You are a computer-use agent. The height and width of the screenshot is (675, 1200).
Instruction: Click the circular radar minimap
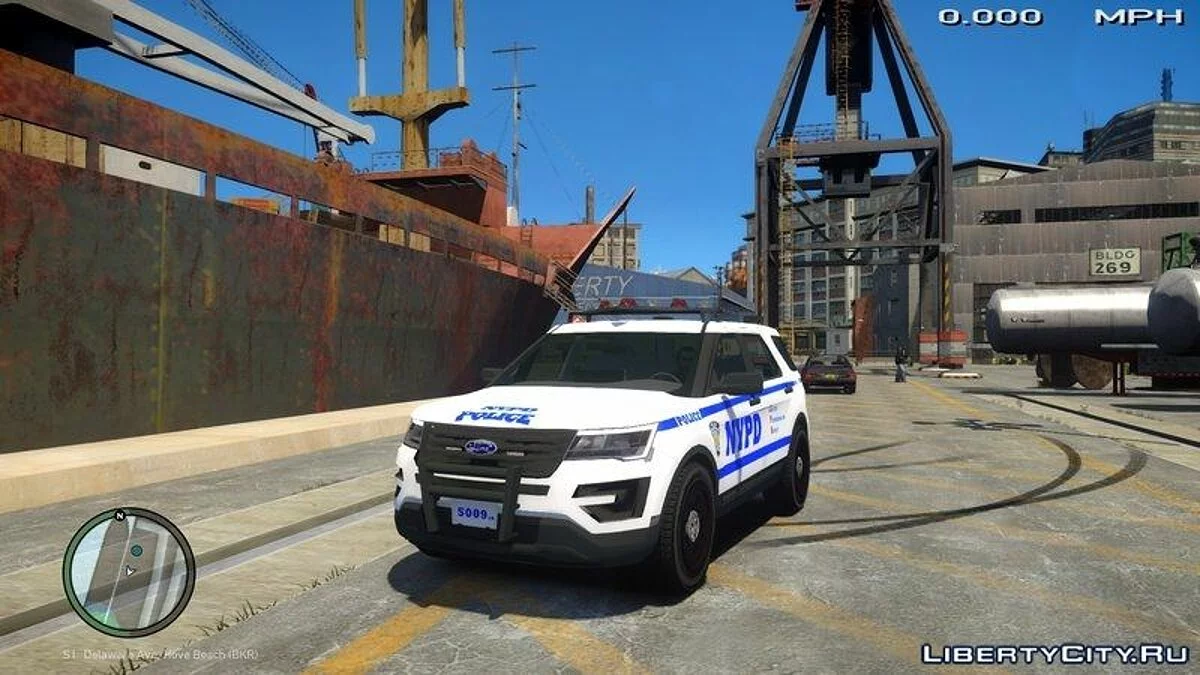128,572
